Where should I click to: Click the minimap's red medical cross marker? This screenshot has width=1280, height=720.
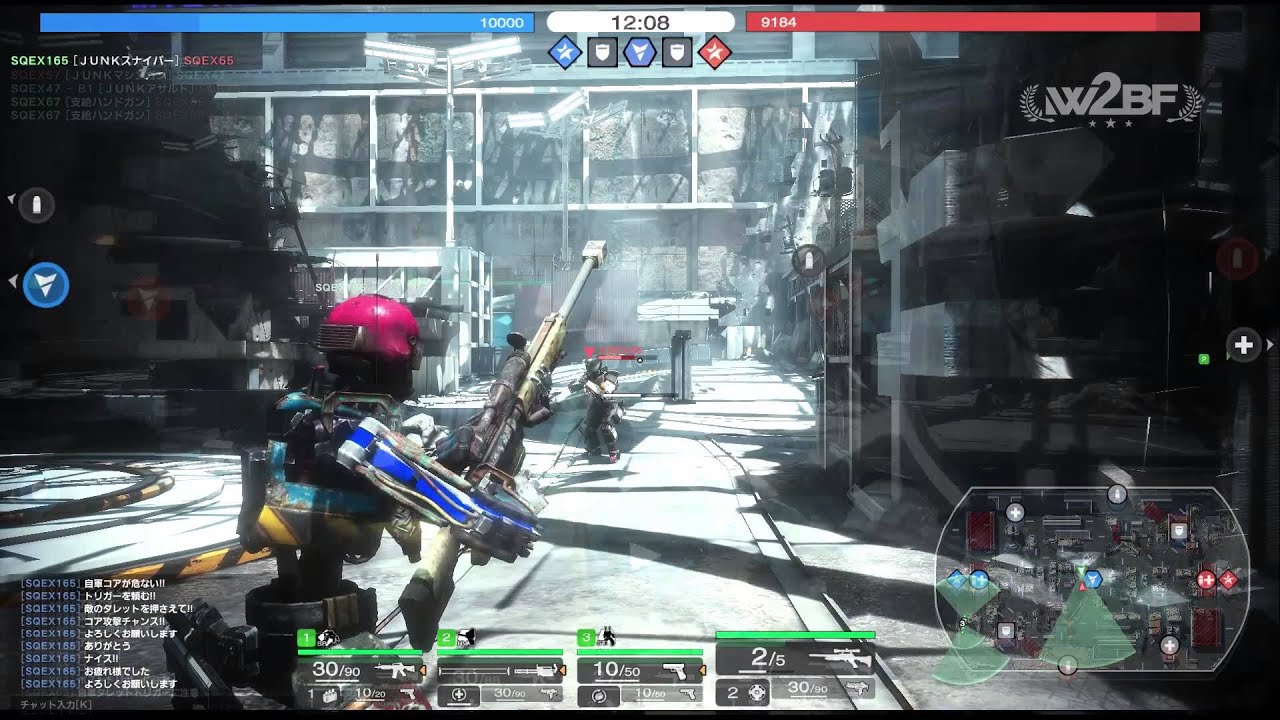pos(1206,579)
